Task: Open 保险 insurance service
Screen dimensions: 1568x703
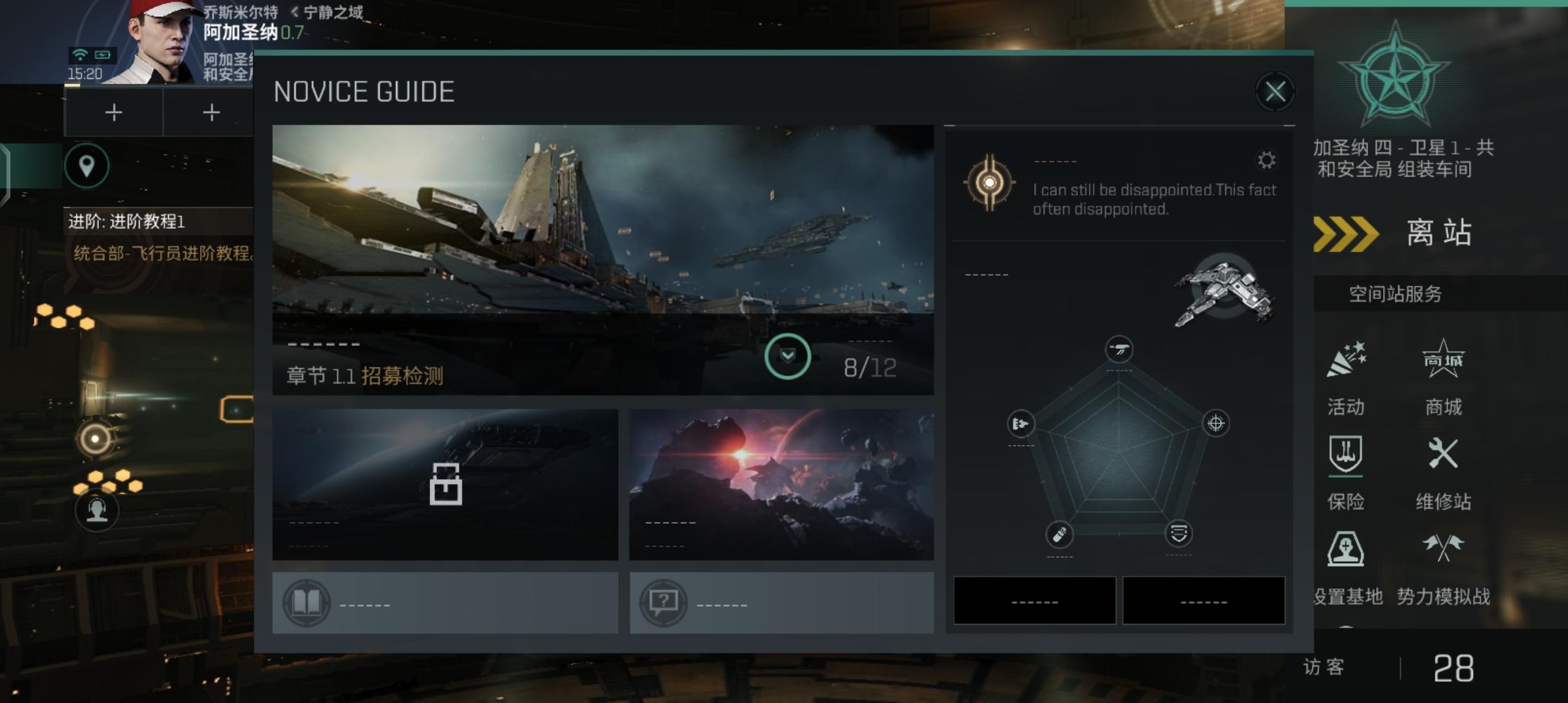Action: 1345,472
